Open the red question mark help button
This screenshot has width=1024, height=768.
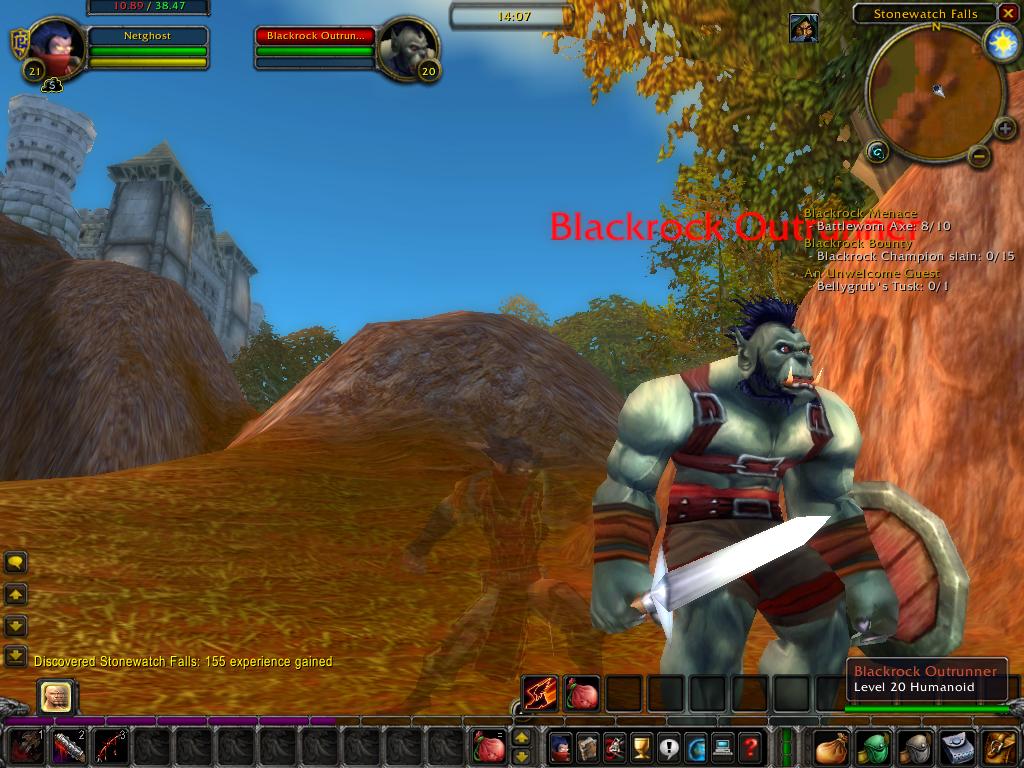750,747
